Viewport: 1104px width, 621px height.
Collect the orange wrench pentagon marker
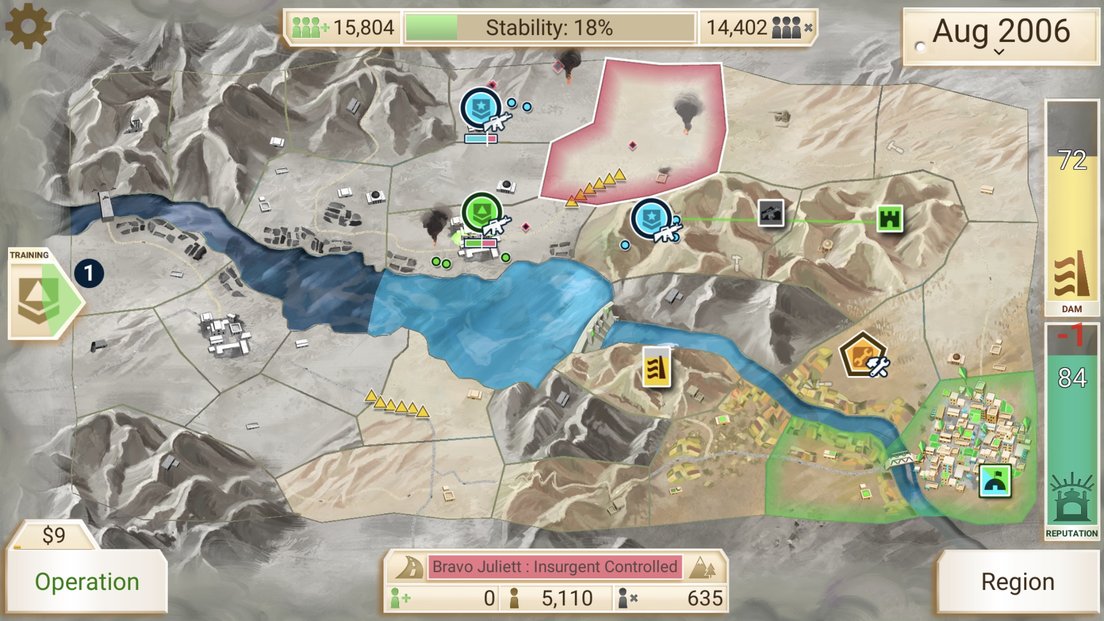coord(861,355)
